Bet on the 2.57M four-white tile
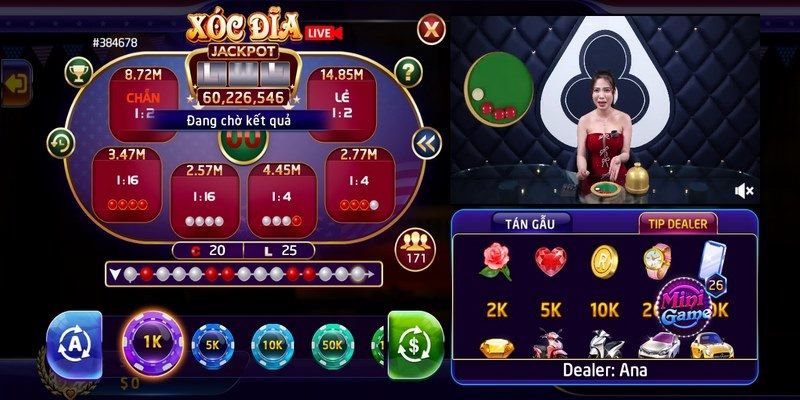800x400 pixels. [x=203, y=190]
